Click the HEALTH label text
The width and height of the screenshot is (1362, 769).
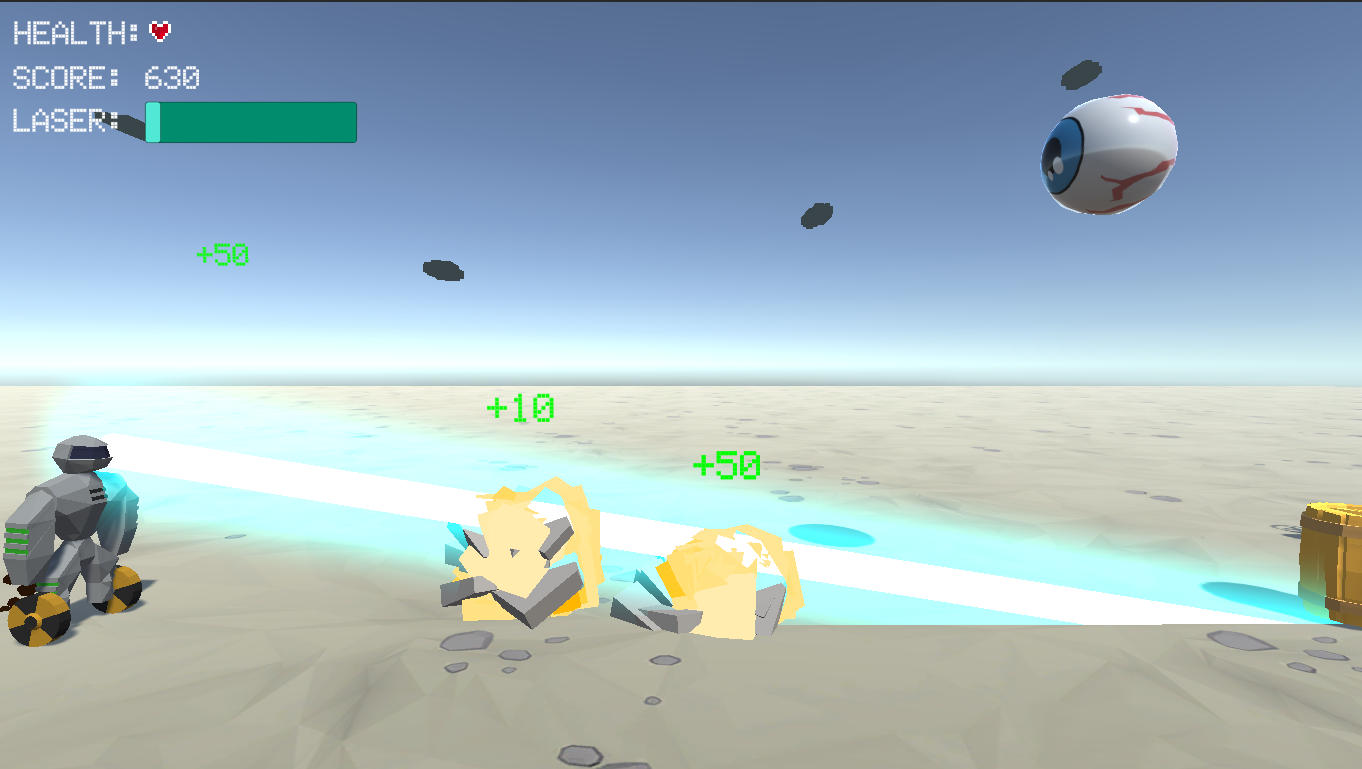[x=70, y=32]
